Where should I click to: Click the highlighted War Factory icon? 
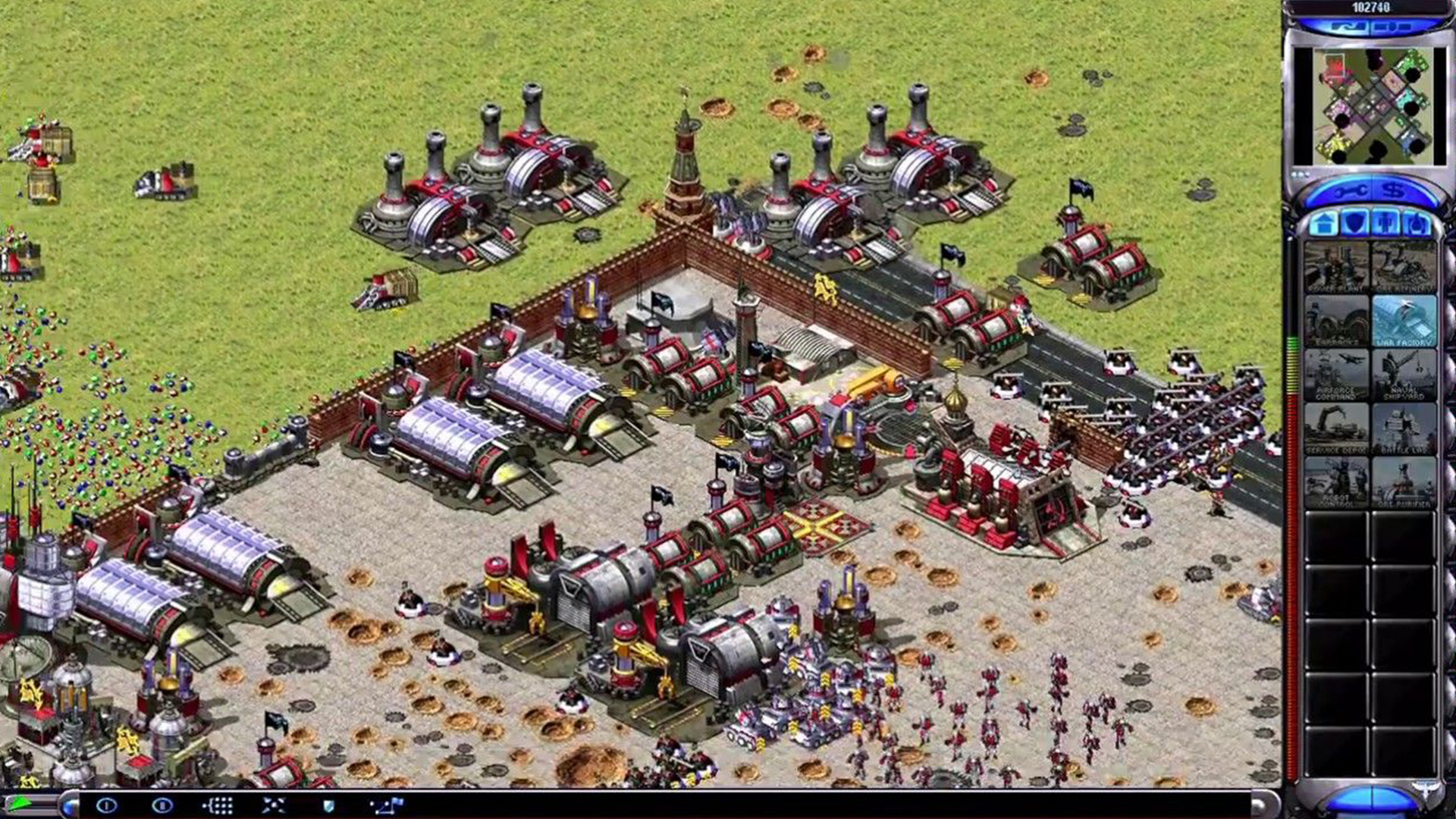(1404, 320)
